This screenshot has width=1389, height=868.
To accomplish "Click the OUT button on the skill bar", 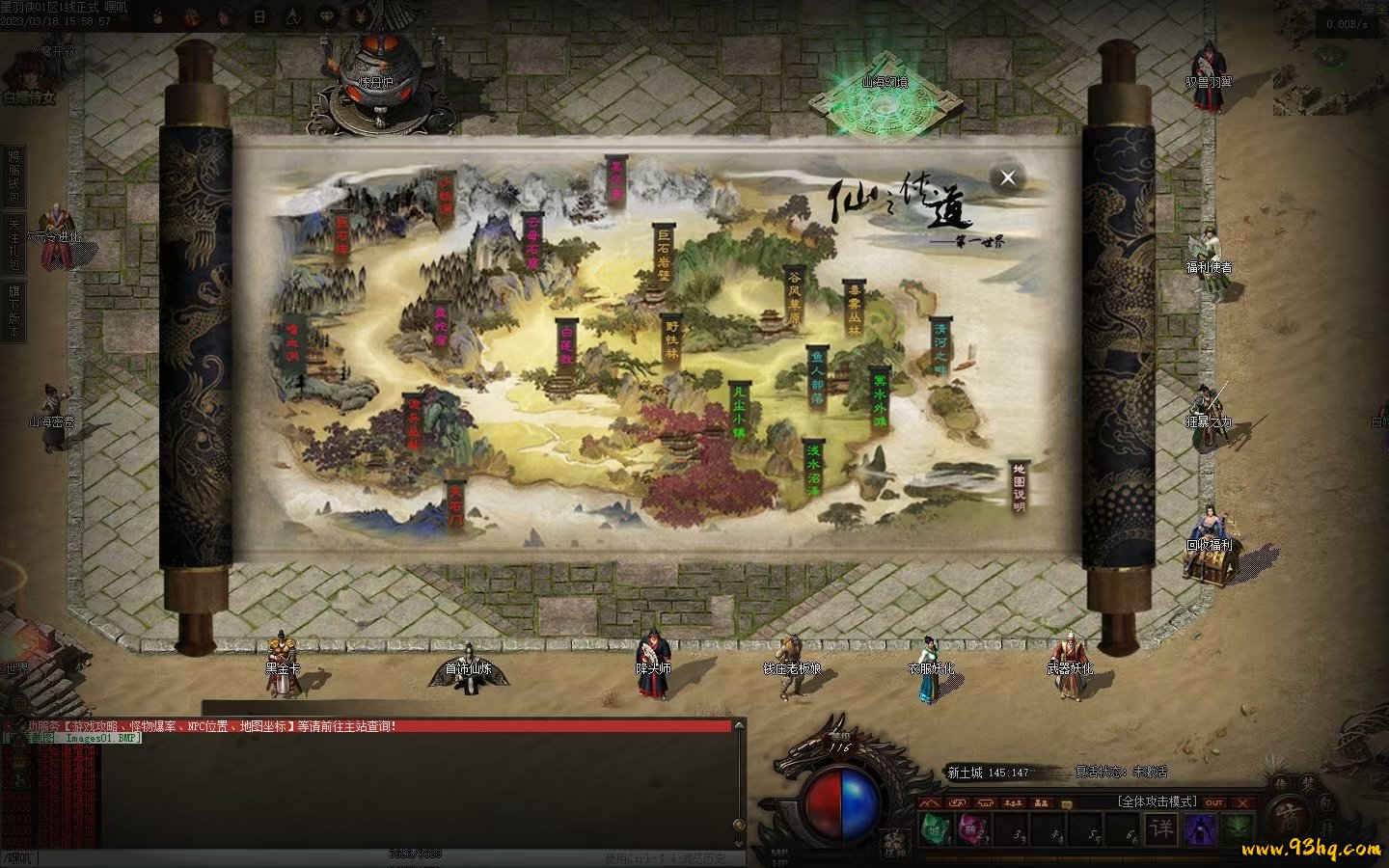I will [1214, 802].
